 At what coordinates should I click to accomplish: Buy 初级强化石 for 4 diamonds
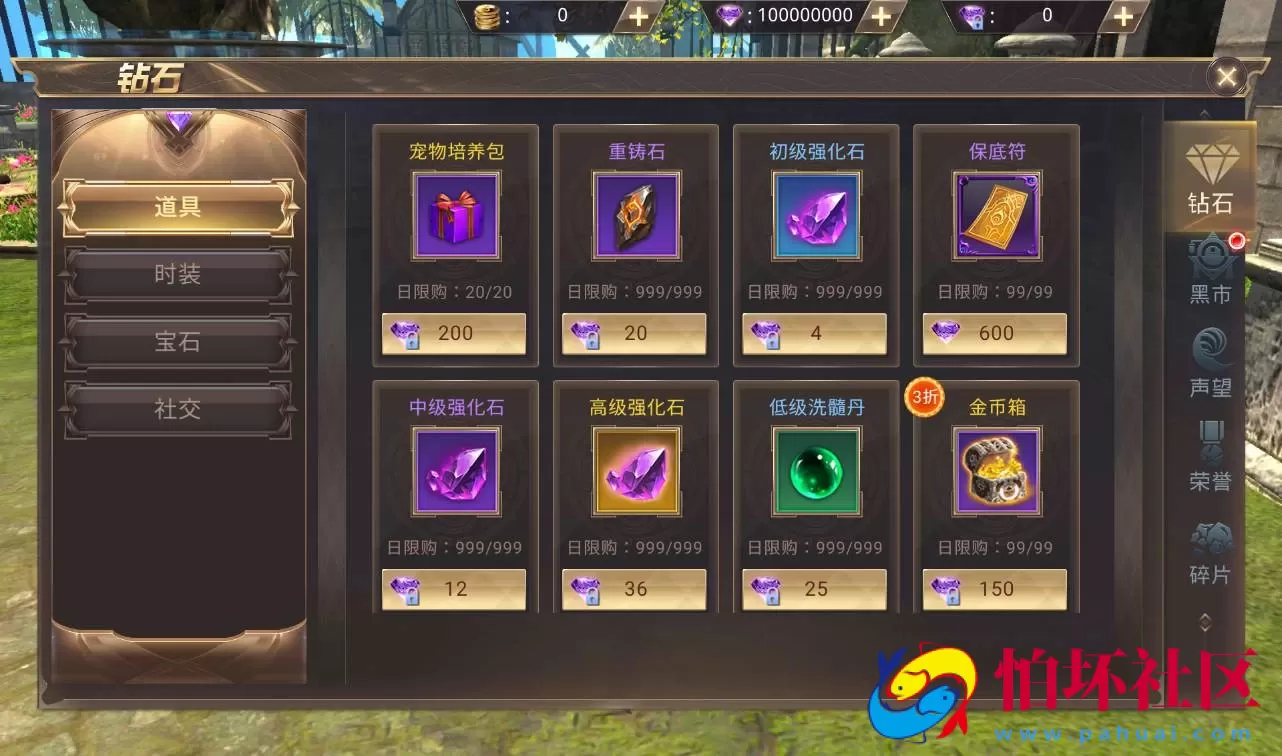(815, 333)
